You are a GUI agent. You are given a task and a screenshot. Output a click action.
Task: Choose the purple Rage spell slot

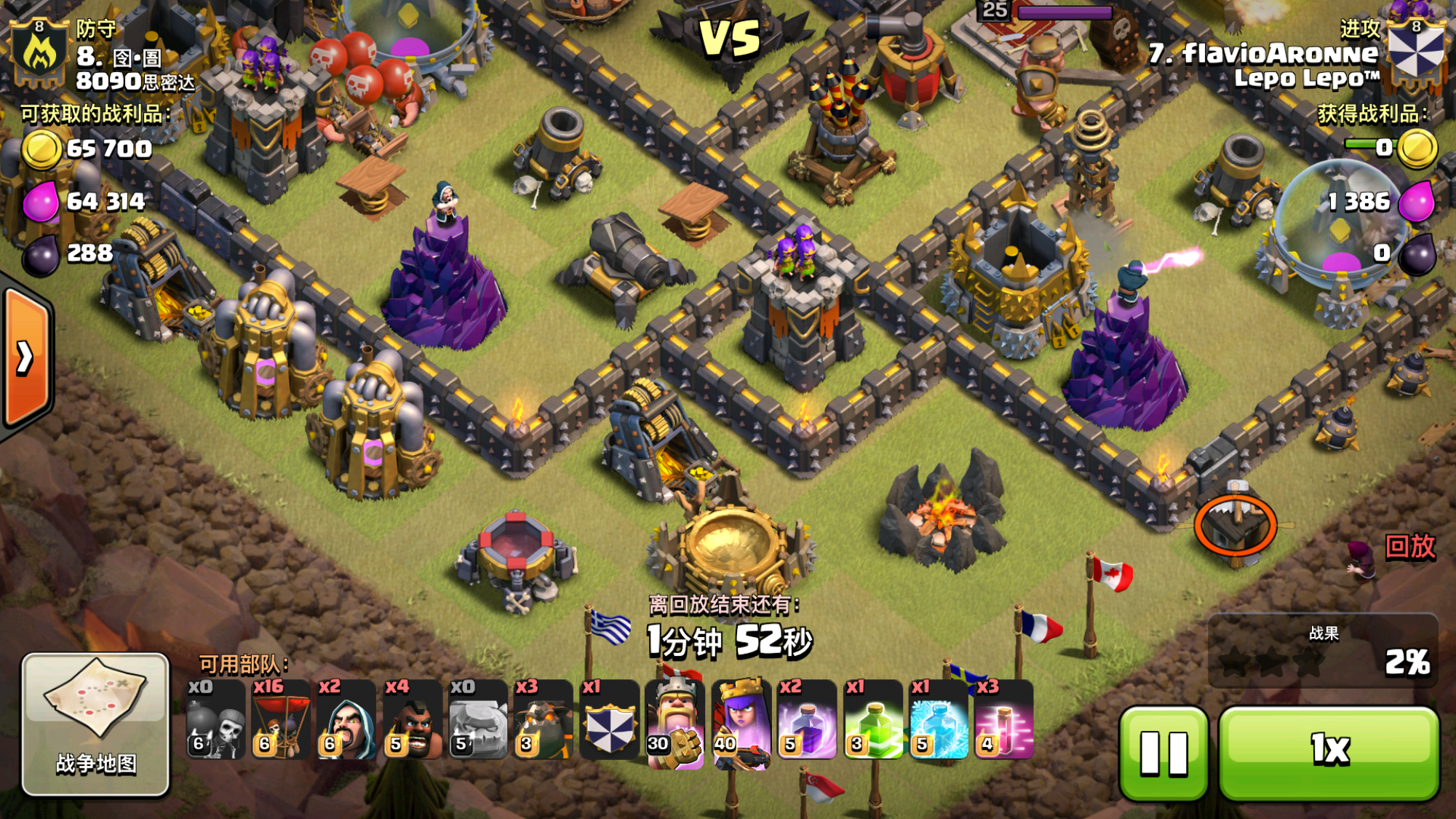coord(806,719)
